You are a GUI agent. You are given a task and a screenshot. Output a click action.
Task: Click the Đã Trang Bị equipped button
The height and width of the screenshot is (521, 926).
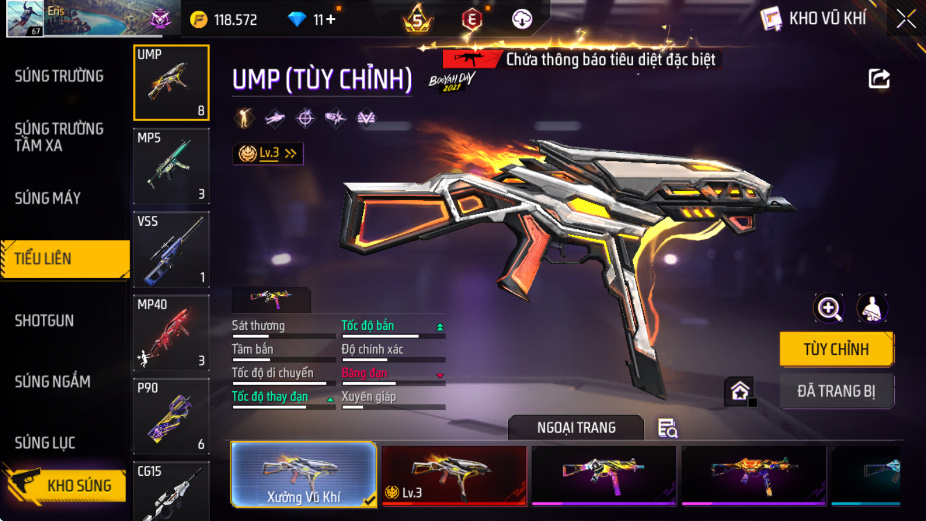point(836,391)
